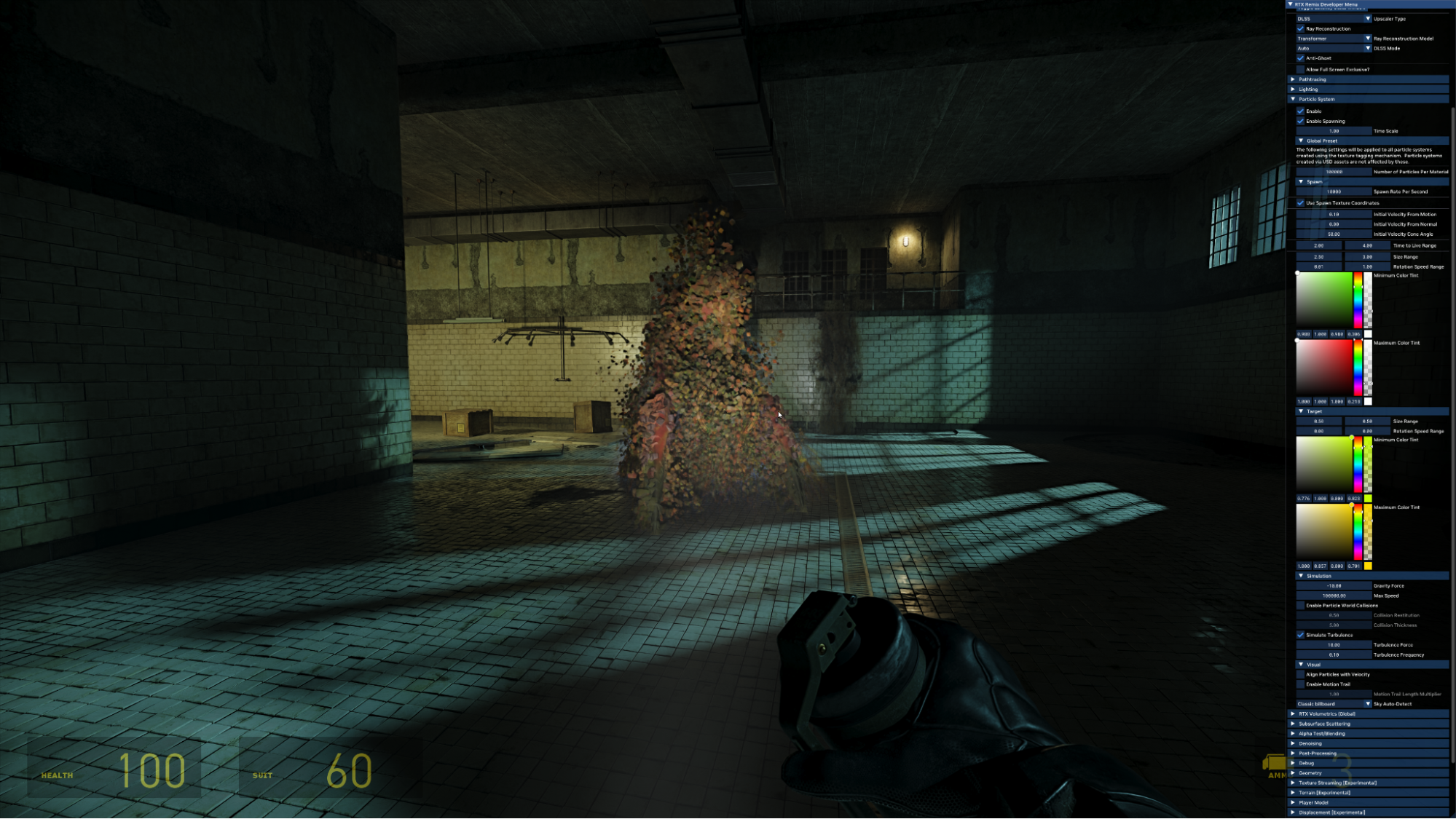The width and height of the screenshot is (1456, 819).
Task: Expand the RTX Volumetrics (Global) section
Action: 1294,714
